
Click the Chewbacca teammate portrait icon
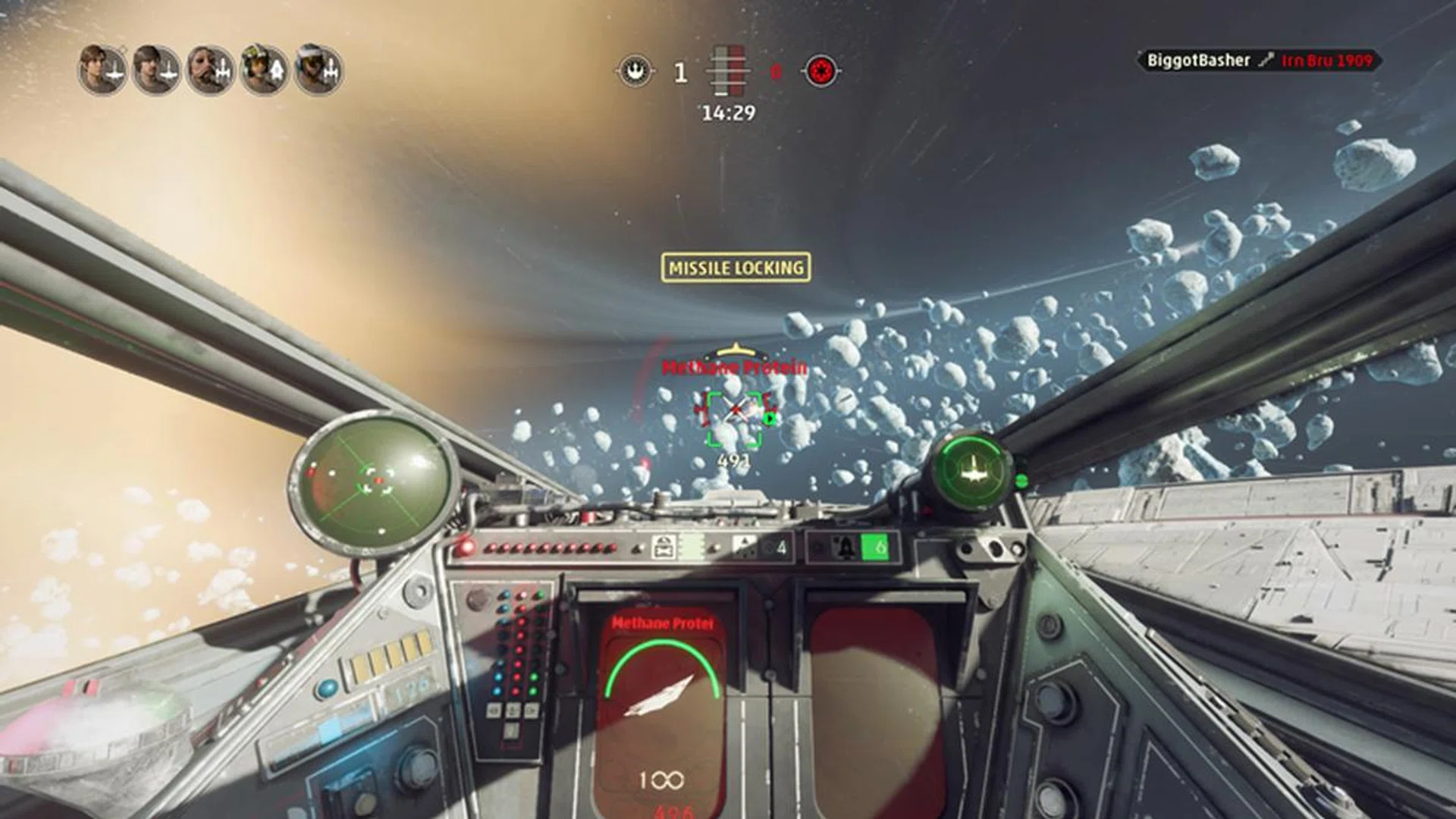pyautogui.click(x=209, y=70)
